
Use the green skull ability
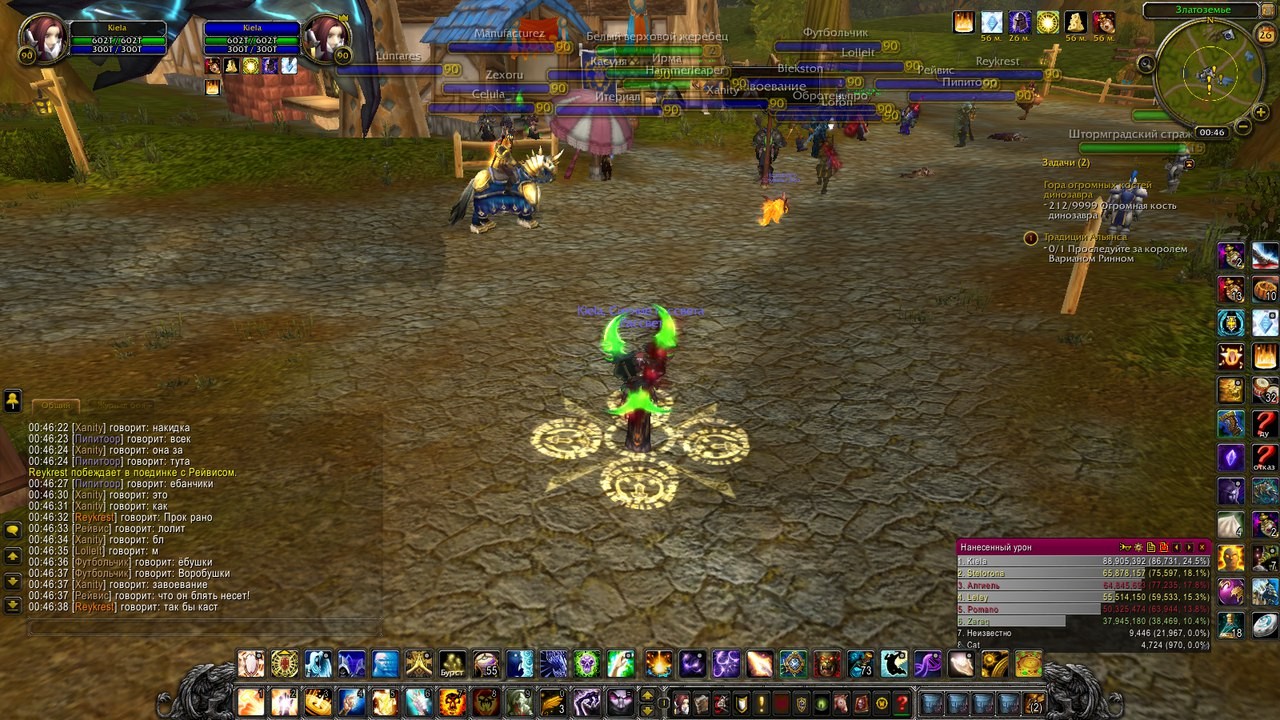tap(587, 663)
